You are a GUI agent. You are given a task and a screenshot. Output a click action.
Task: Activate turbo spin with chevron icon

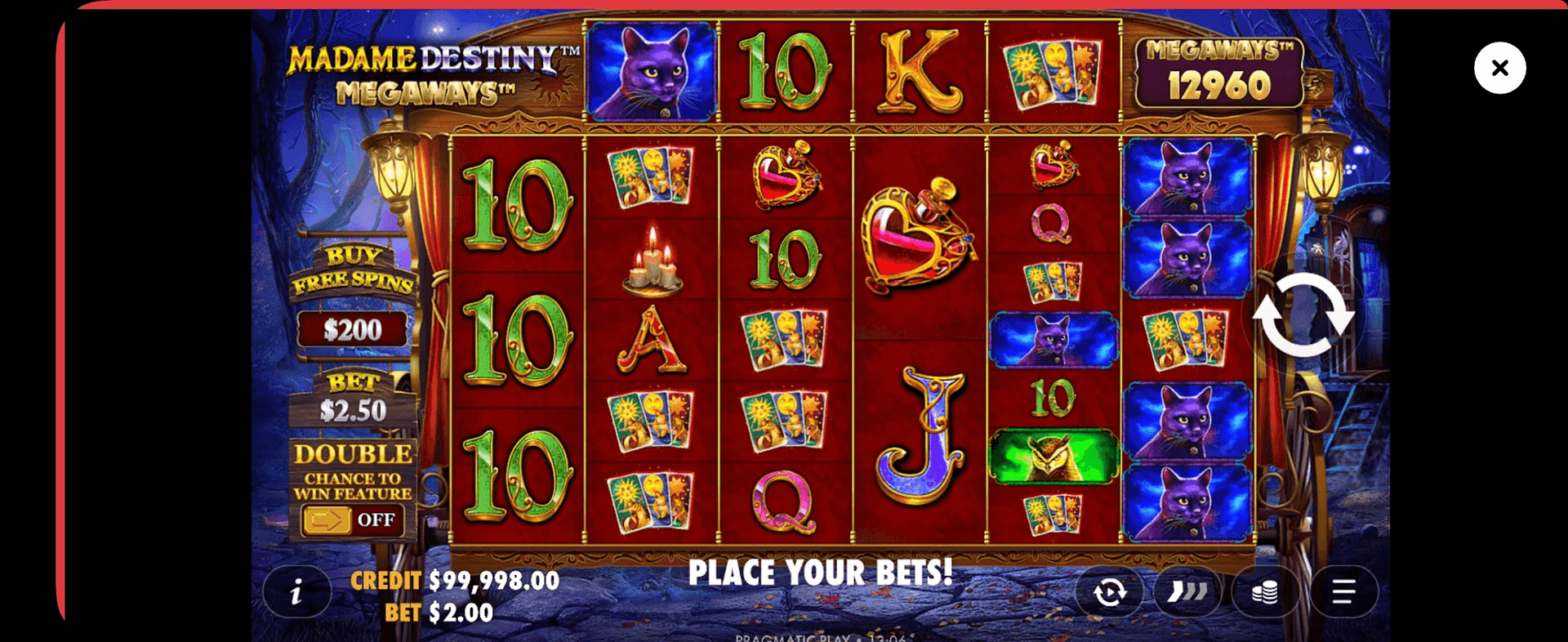tap(1187, 591)
